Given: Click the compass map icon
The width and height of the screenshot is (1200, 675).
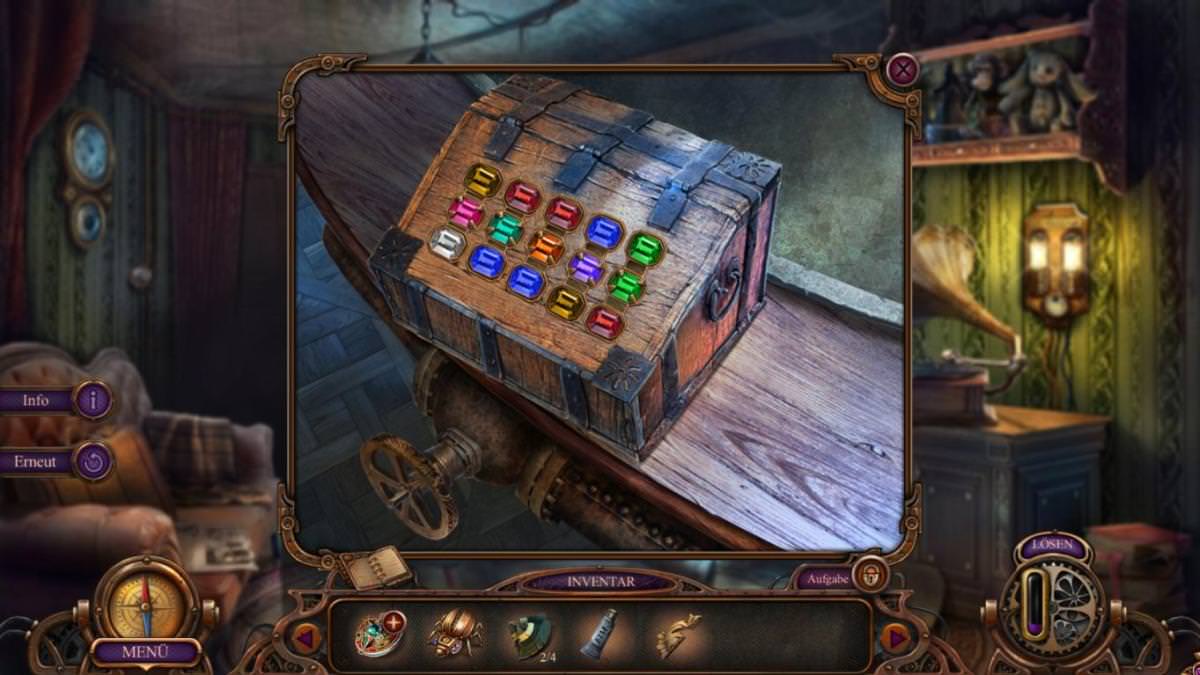Looking at the screenshot, I should (x=147, y=603).
